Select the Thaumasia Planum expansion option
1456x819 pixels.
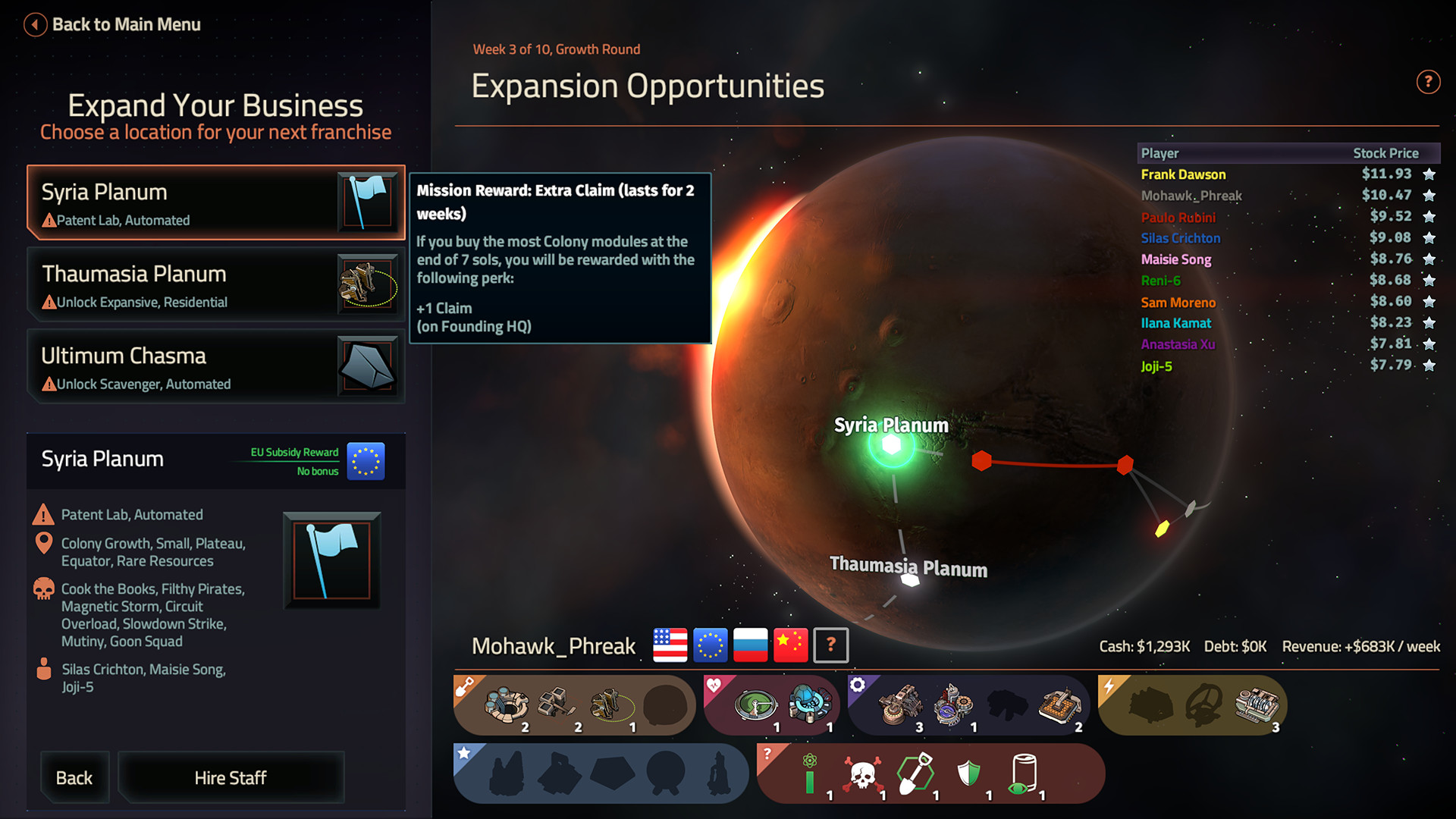tap(216, 286)
